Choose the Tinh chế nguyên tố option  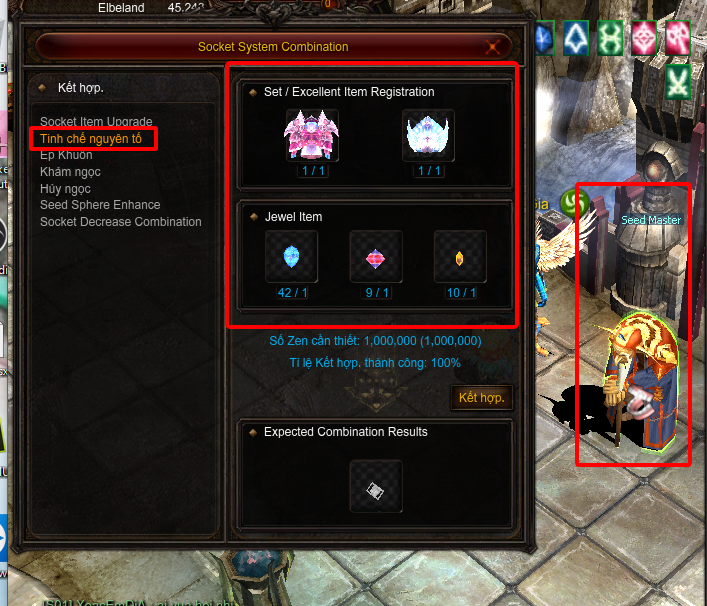(x=91, y=138)
